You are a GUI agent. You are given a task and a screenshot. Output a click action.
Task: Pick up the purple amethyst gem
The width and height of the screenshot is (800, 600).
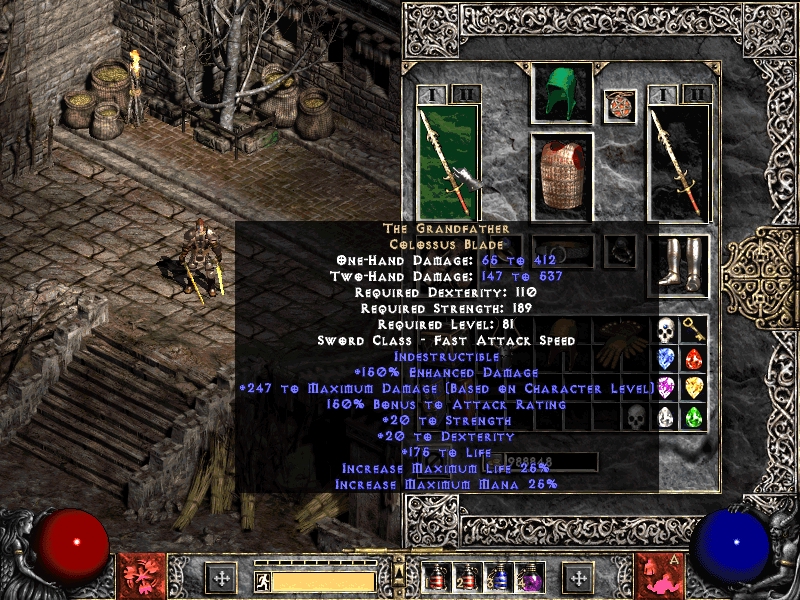(x=666, y=388)
